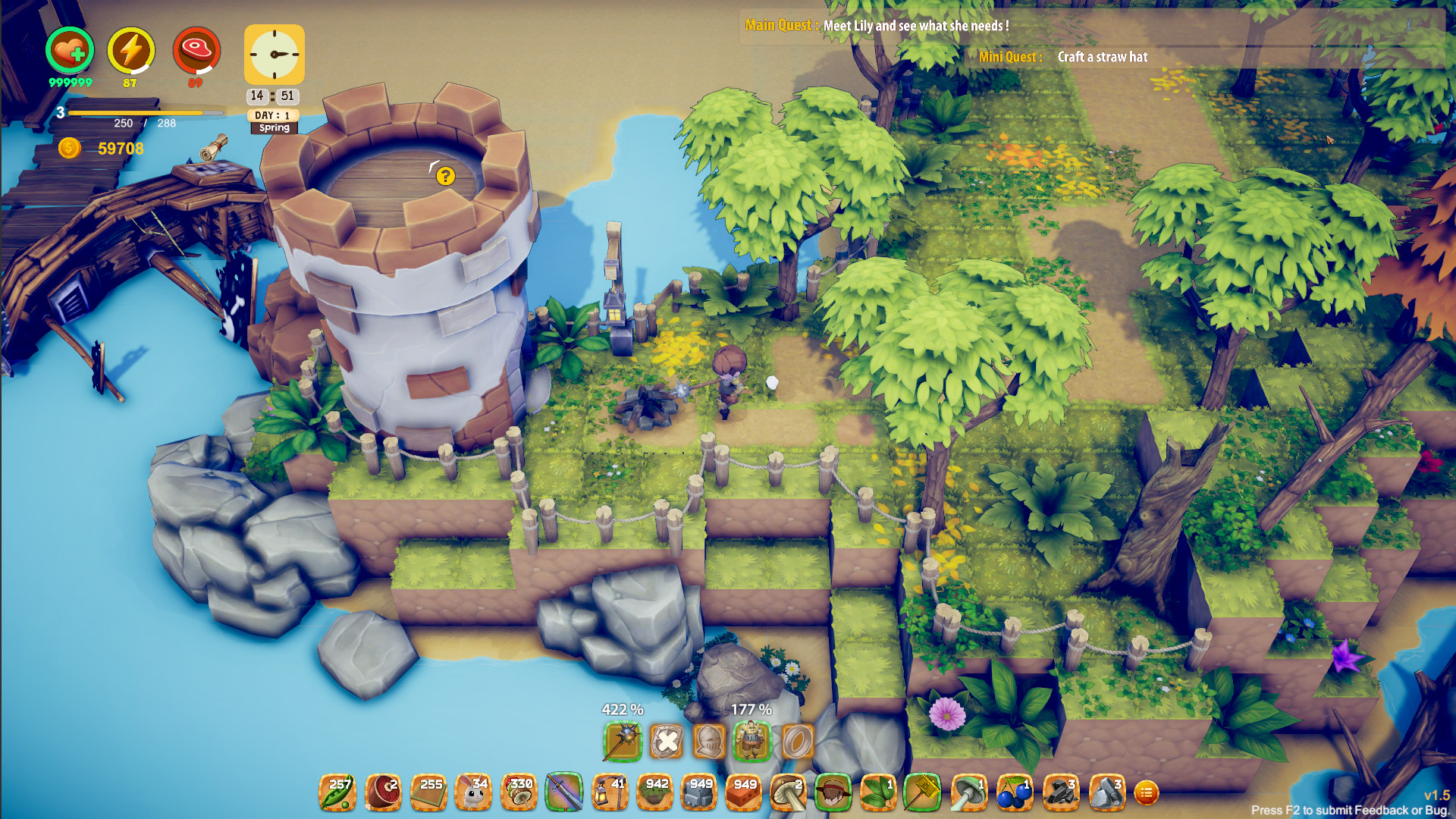Click the yellow energy lightning icon
The height and width of the screenshot is (819, 1456).
point(130,50)
